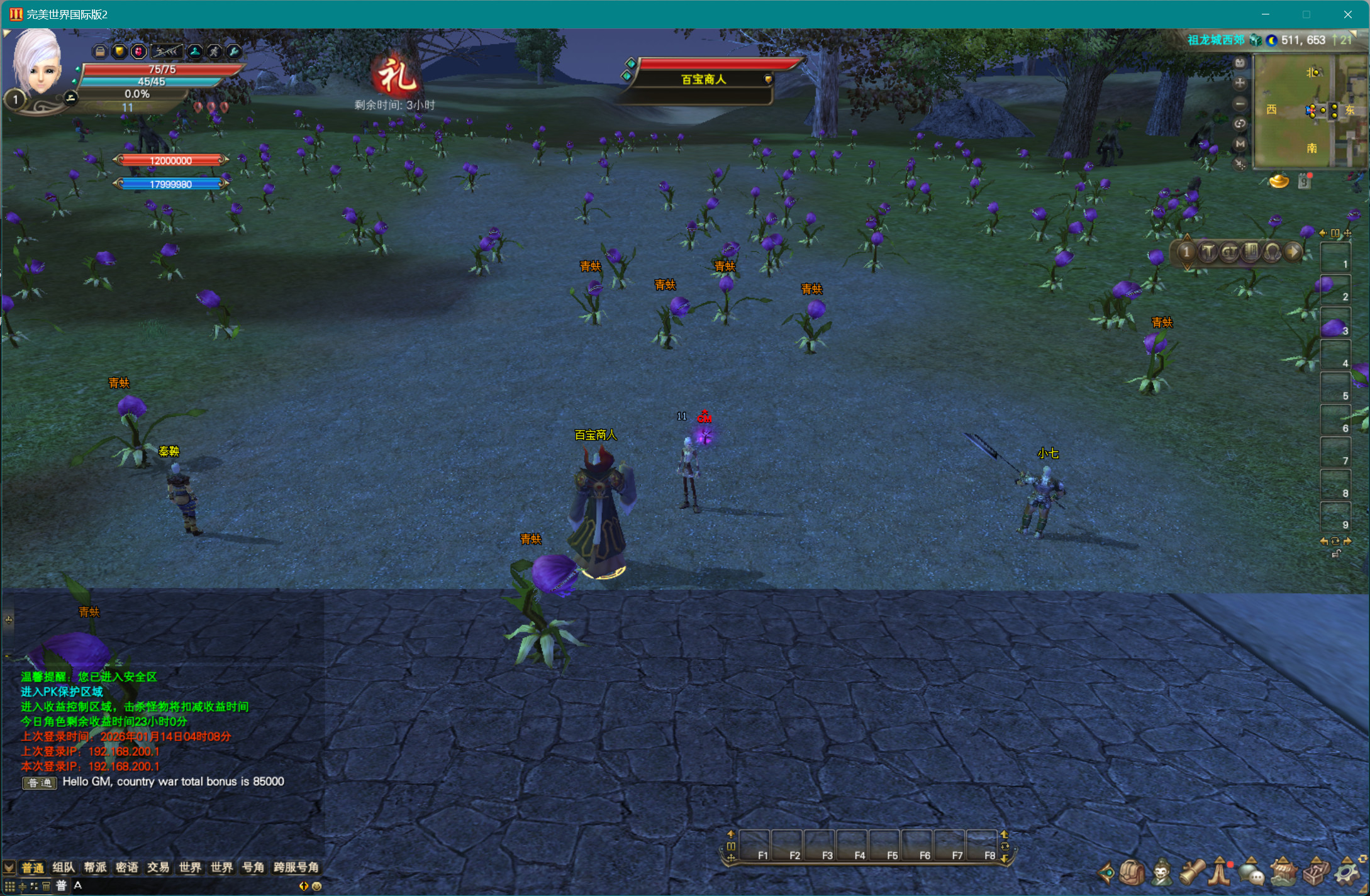1370x896 pixels.
Task: Open the world map with M button
Action: point(1240,144)
